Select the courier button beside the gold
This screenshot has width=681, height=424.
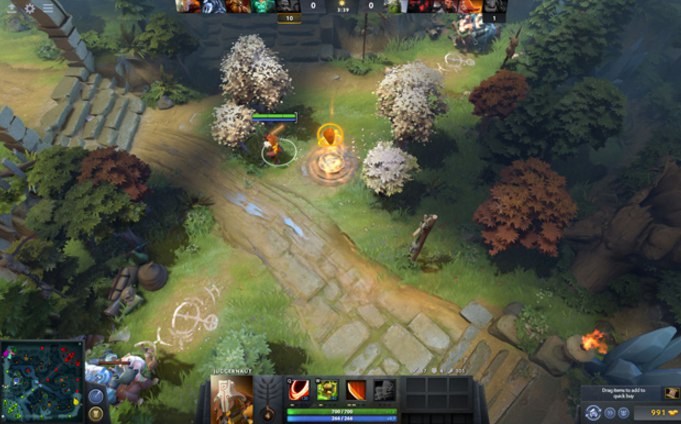click(594, 412)
